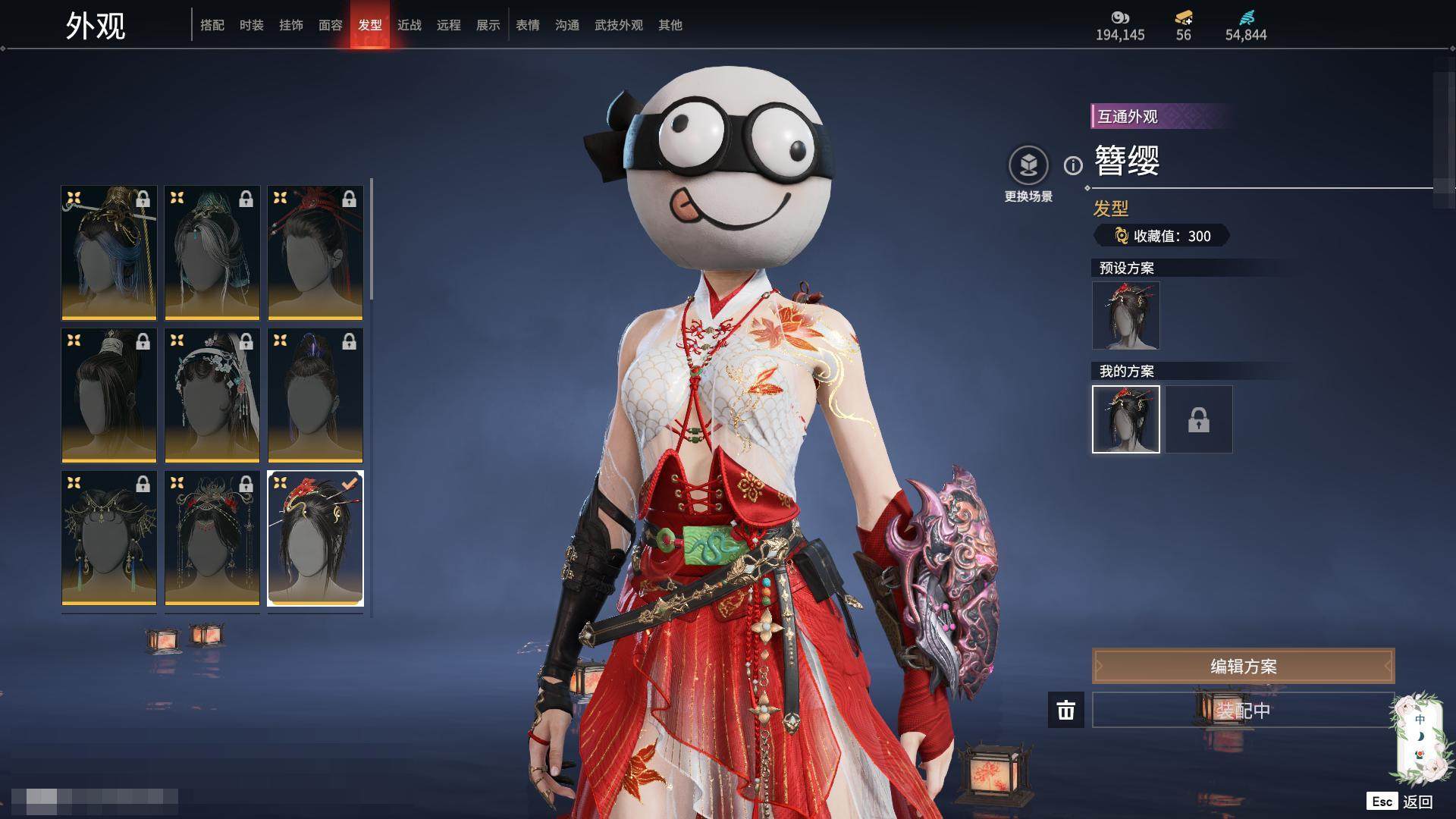Select the high ponytail with purple ornament
Viewport: 1456px width, 819px height.
point(315,395)
